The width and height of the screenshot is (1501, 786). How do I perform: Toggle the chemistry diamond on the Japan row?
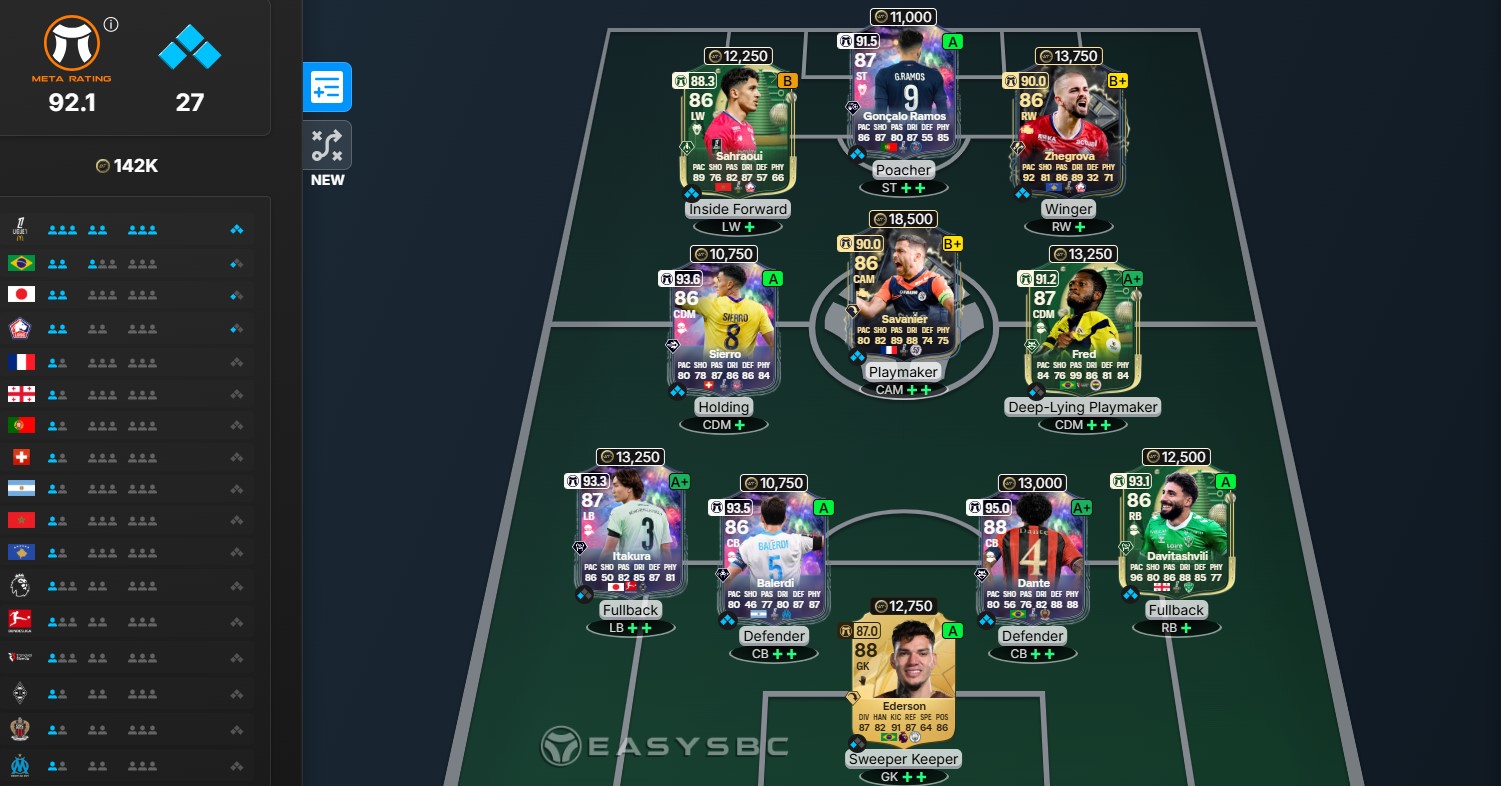(x=237, y=294)
